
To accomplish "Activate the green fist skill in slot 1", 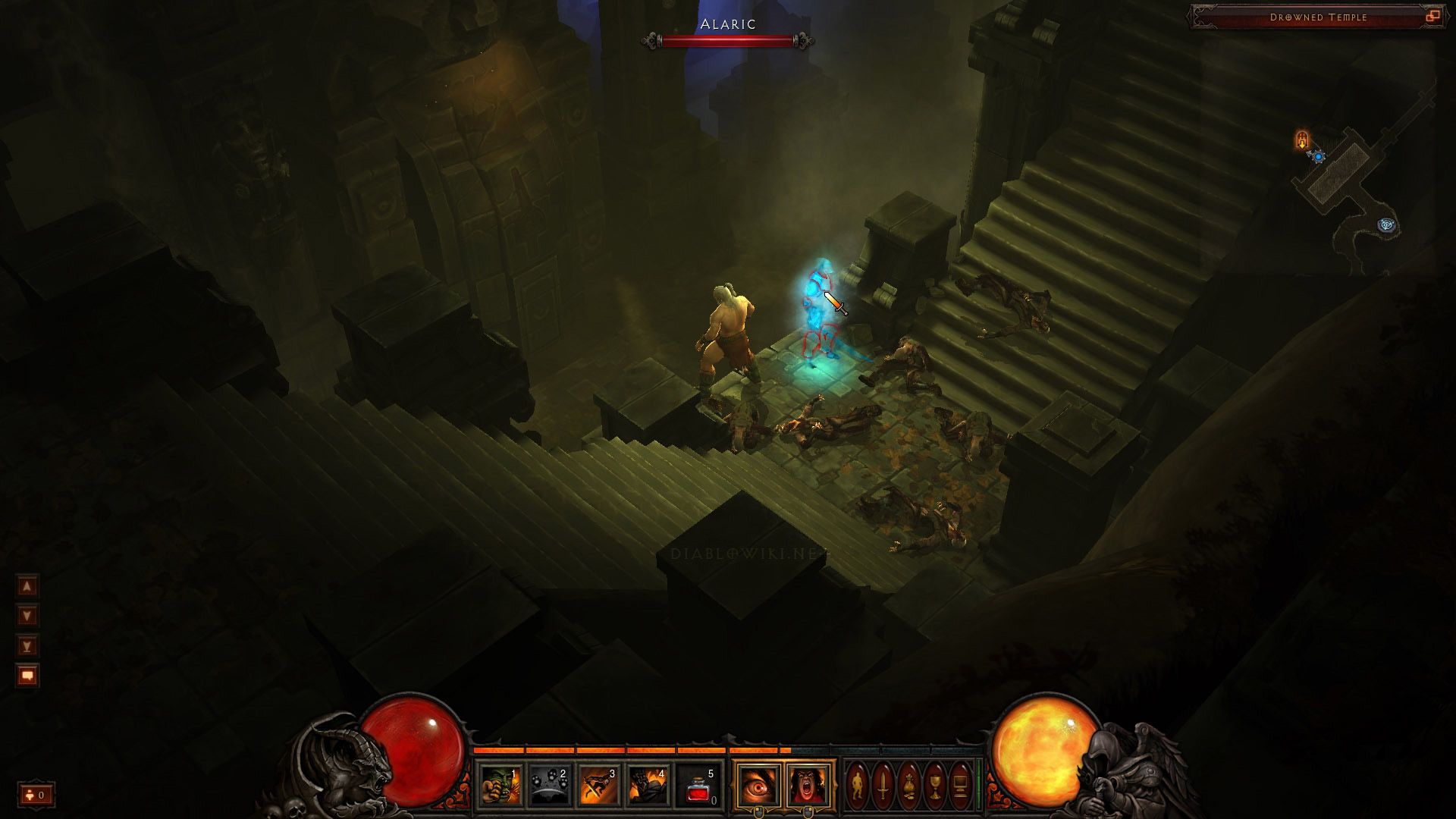I will [501, 785].
